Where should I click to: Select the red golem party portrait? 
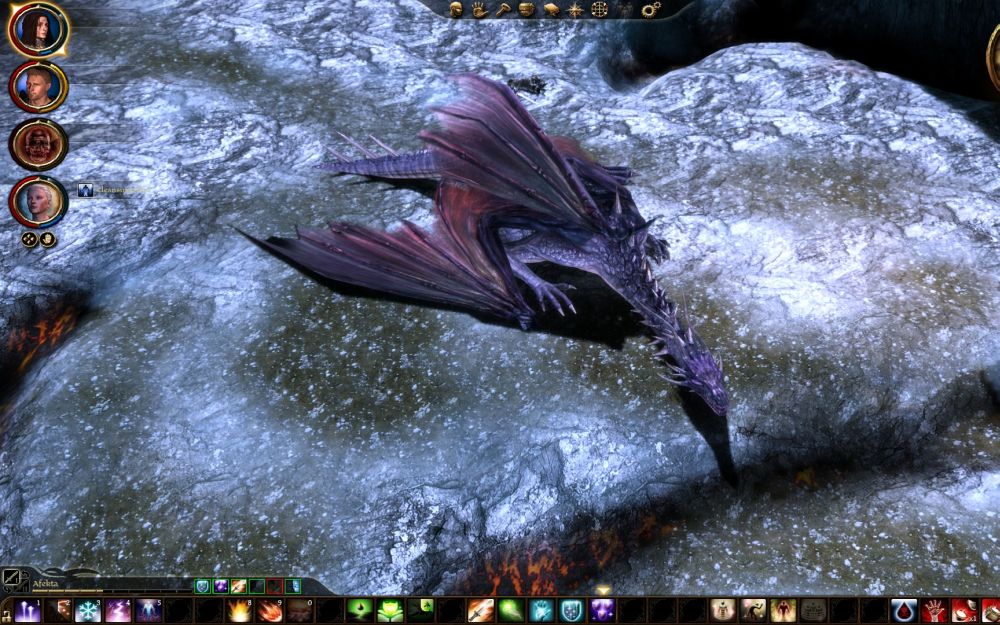38,144
